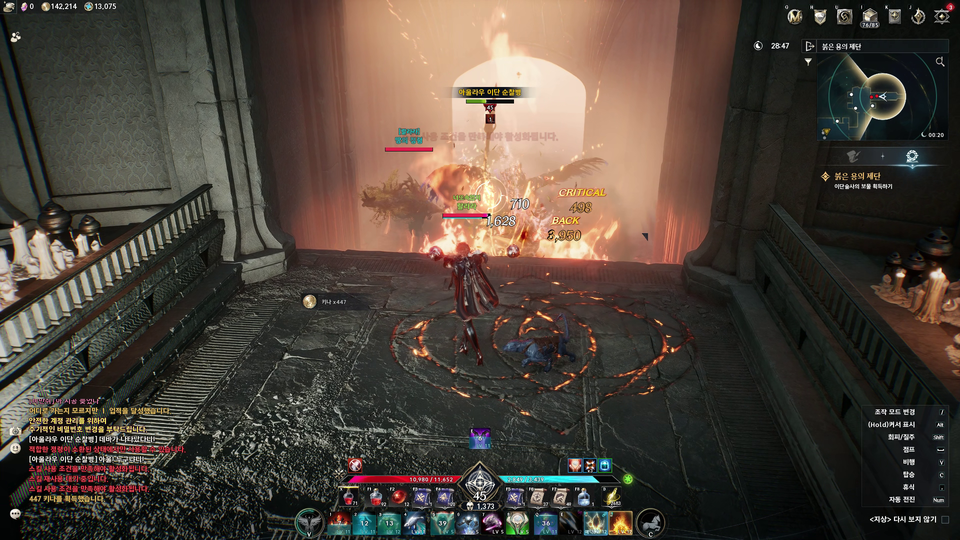Click the winged emblem button left of skills
The height and width of the screenshot is (540, 960).
point(309,522)
